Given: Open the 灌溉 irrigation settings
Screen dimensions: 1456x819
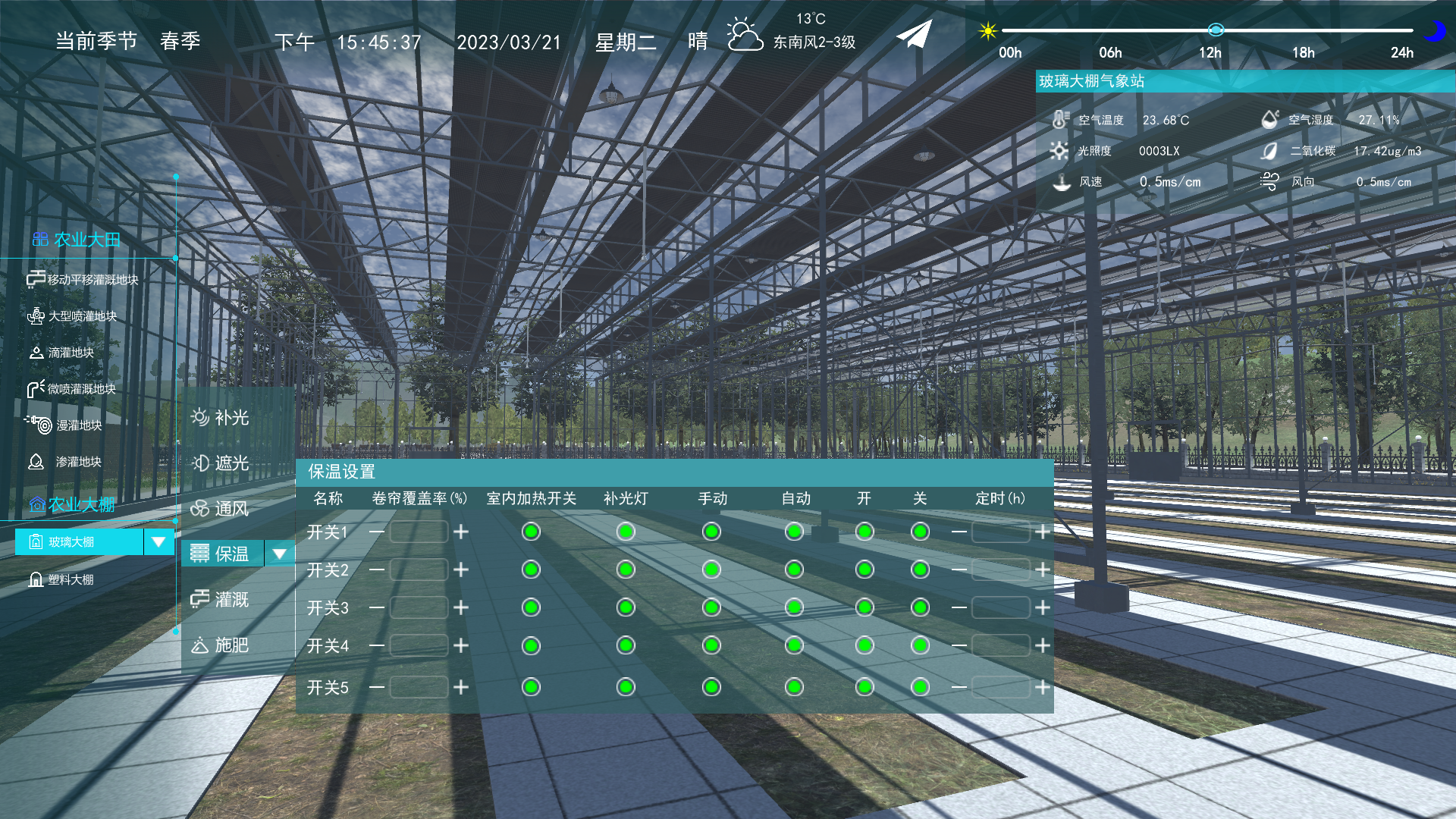Looking at the screenshot, I should [221, 600].
